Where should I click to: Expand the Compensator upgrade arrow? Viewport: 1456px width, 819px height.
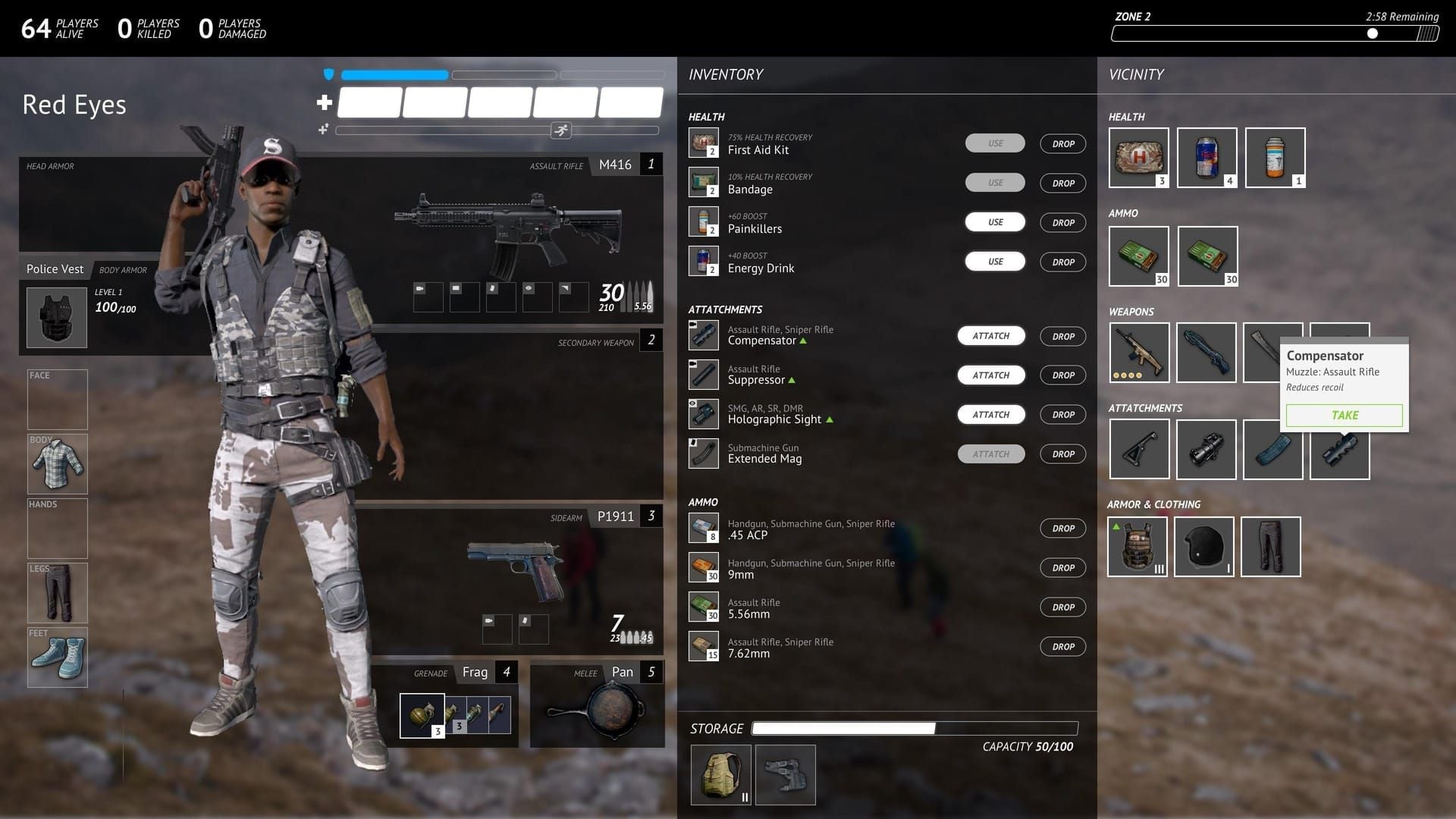click(805, 341)
